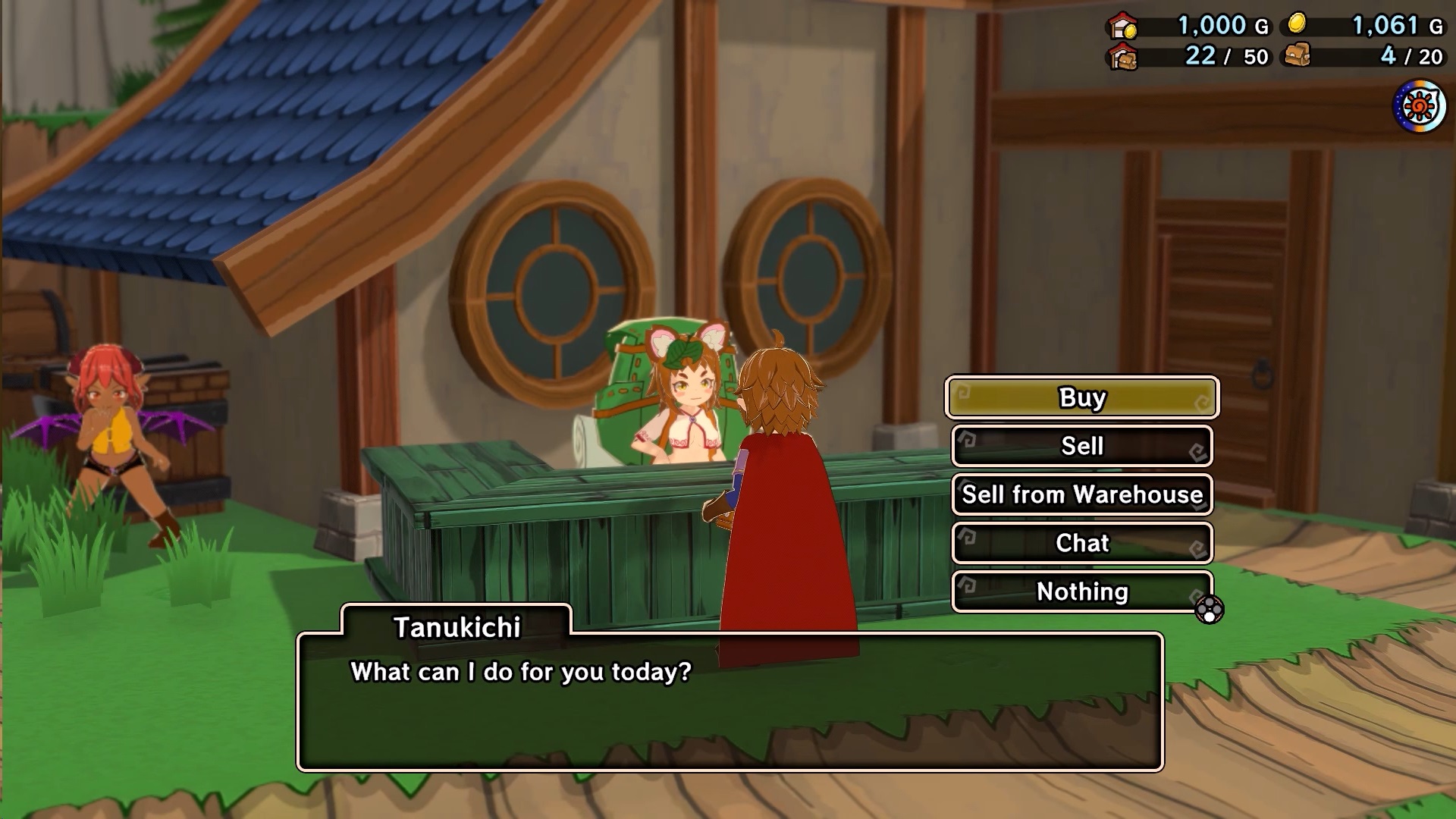Select Sell in the shop menu

click(1081, 446)
